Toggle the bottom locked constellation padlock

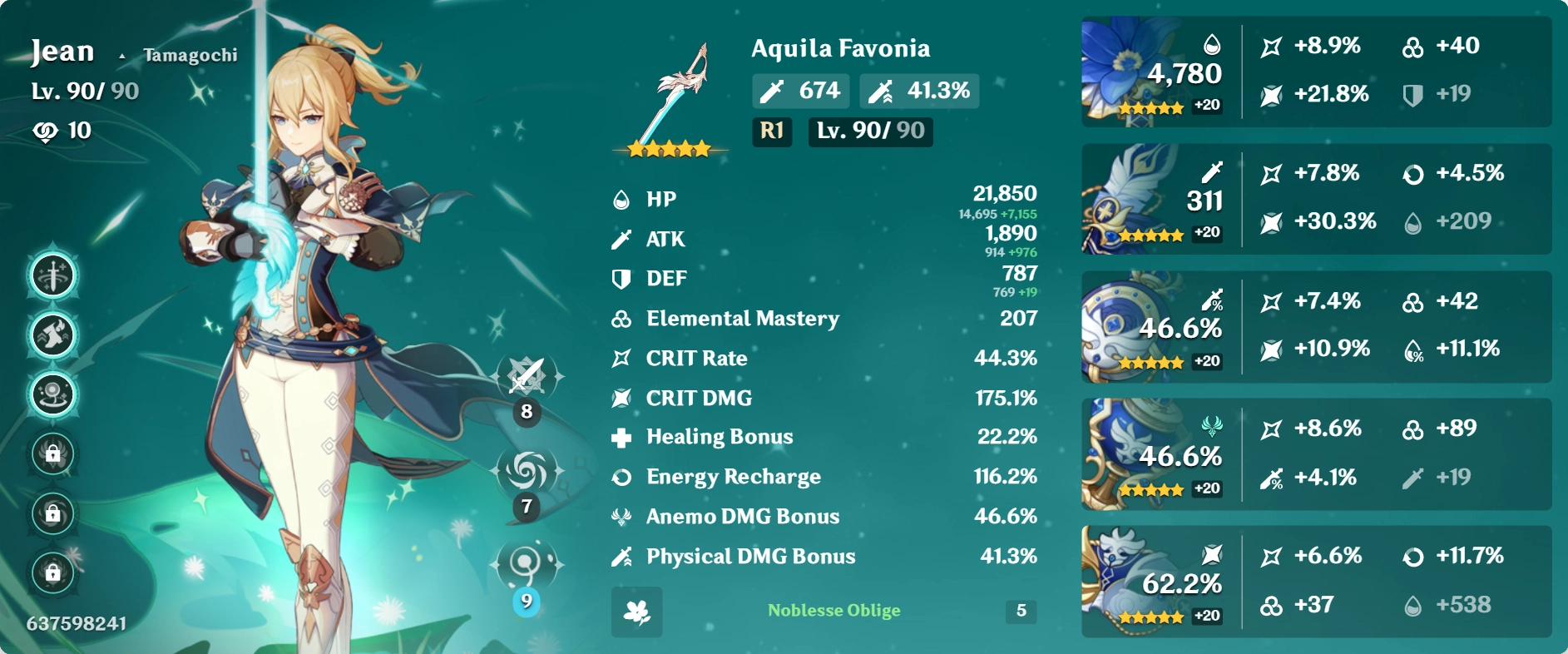52,572
